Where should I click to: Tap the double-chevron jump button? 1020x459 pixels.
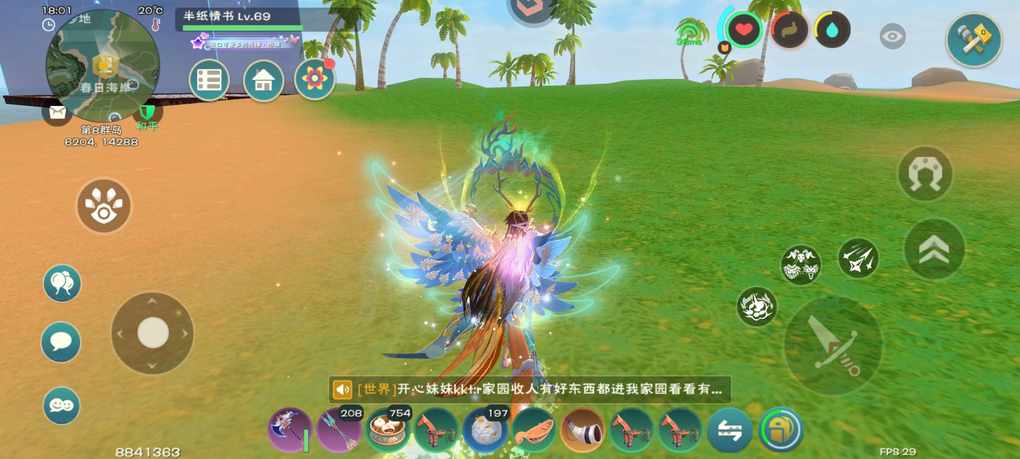(x=933, y=248)
